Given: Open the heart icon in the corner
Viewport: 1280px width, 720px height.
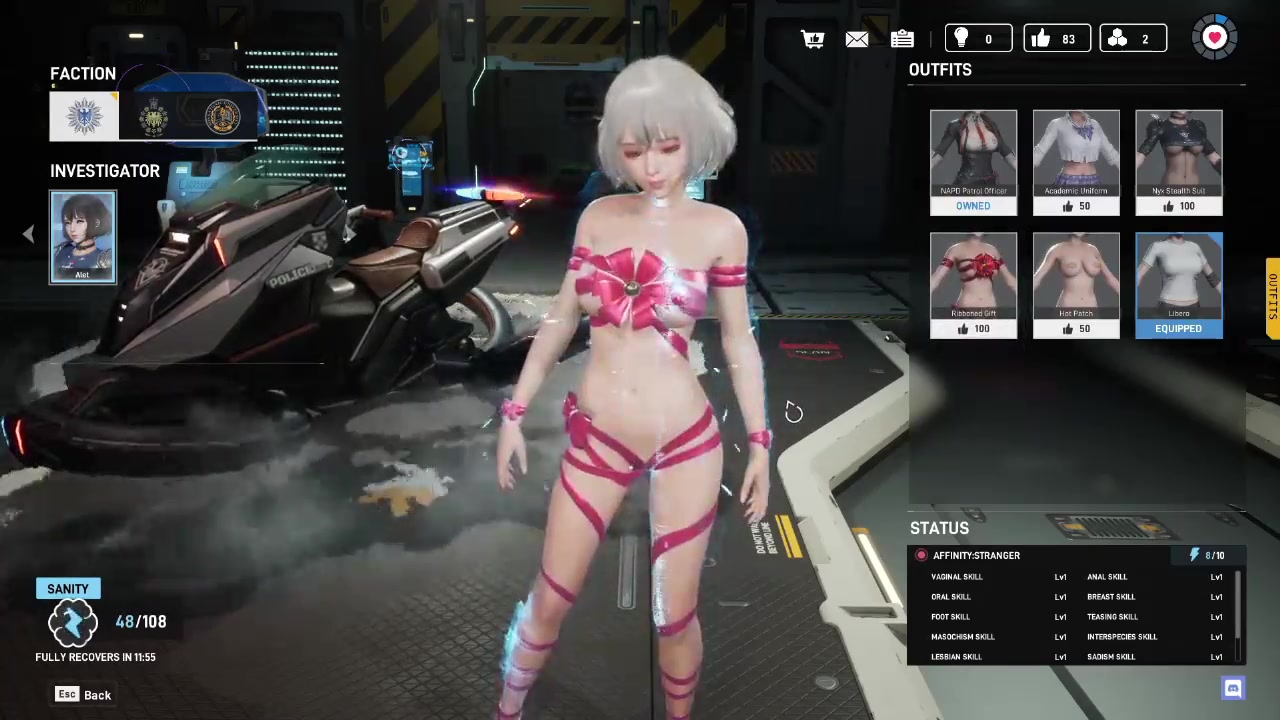Looking at the screenshot, I should (1214, 38).
